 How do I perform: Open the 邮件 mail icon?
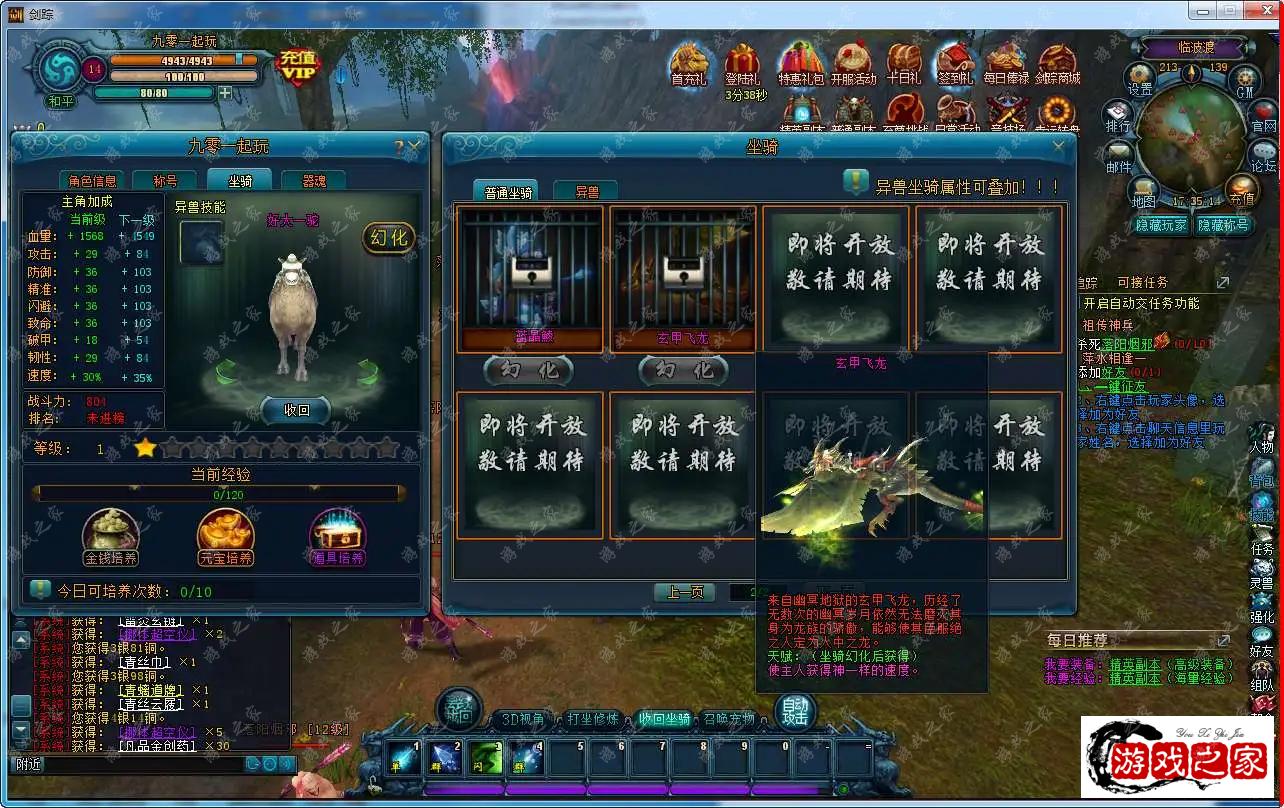[x=1118, y=156]
